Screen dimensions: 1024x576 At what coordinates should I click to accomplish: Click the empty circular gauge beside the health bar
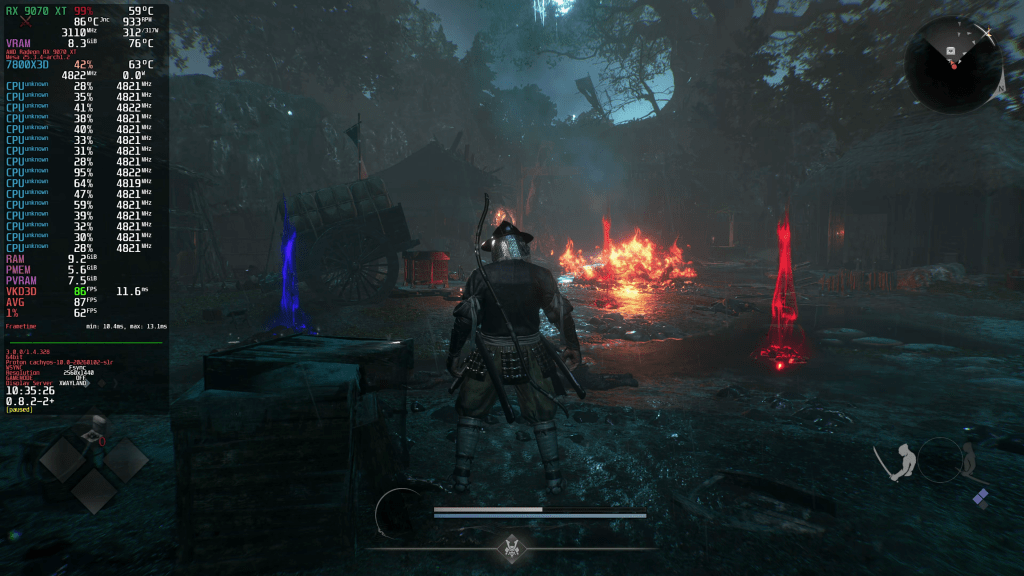click(401, 514)
